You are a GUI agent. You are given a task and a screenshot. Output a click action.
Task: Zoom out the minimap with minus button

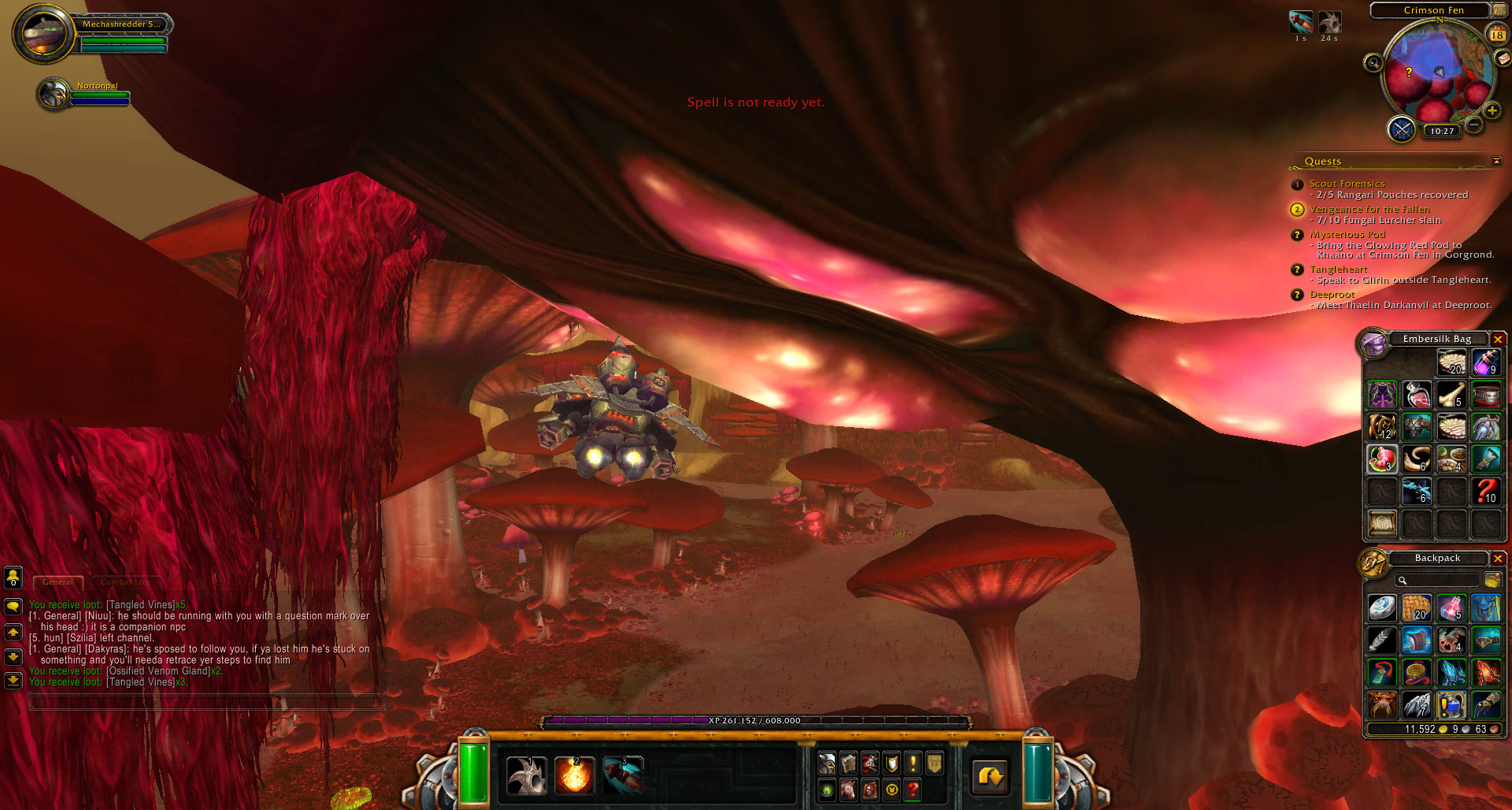(1474, 124)
